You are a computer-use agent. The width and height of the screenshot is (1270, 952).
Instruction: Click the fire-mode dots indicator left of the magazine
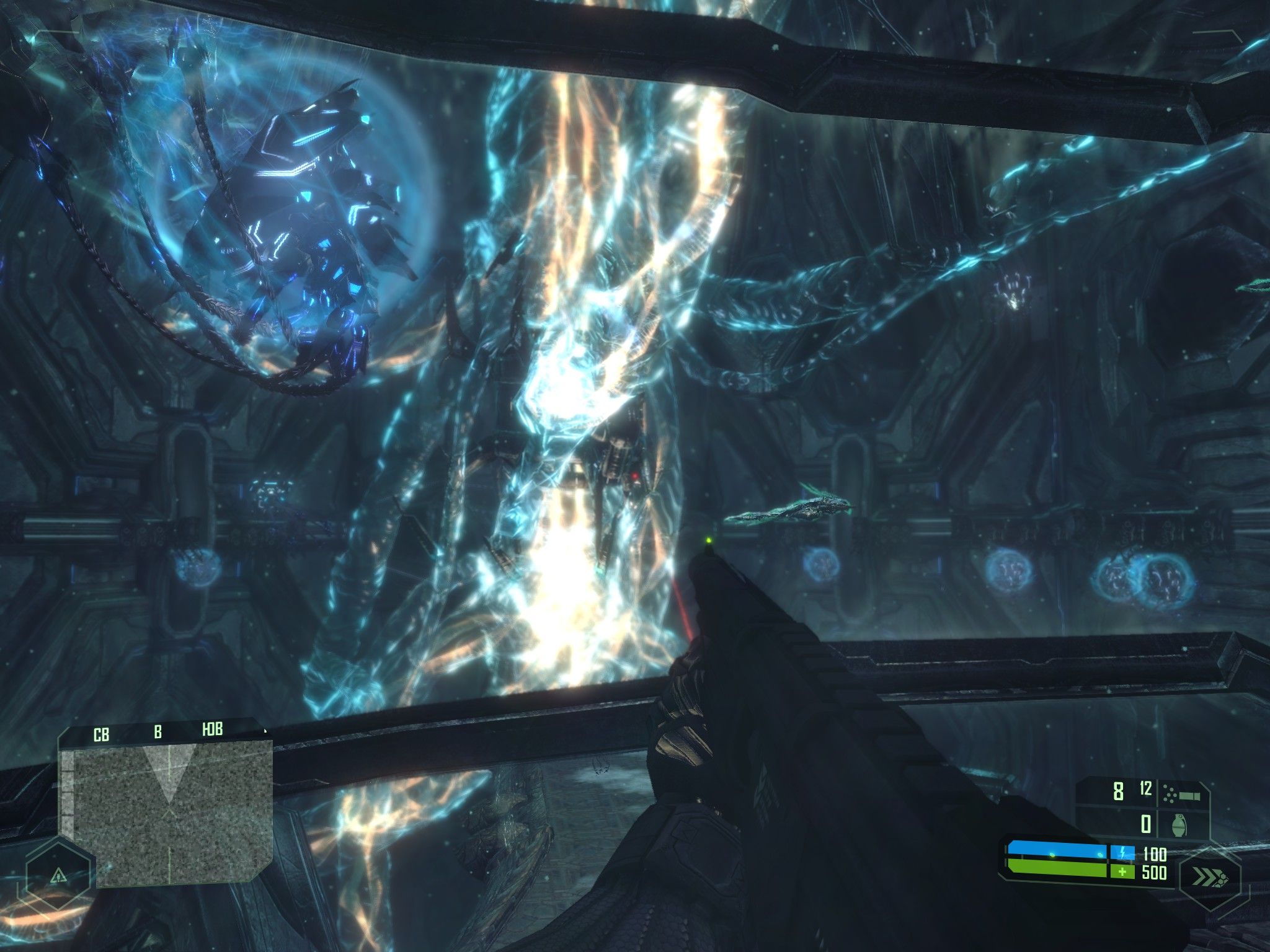point(1170,793)
